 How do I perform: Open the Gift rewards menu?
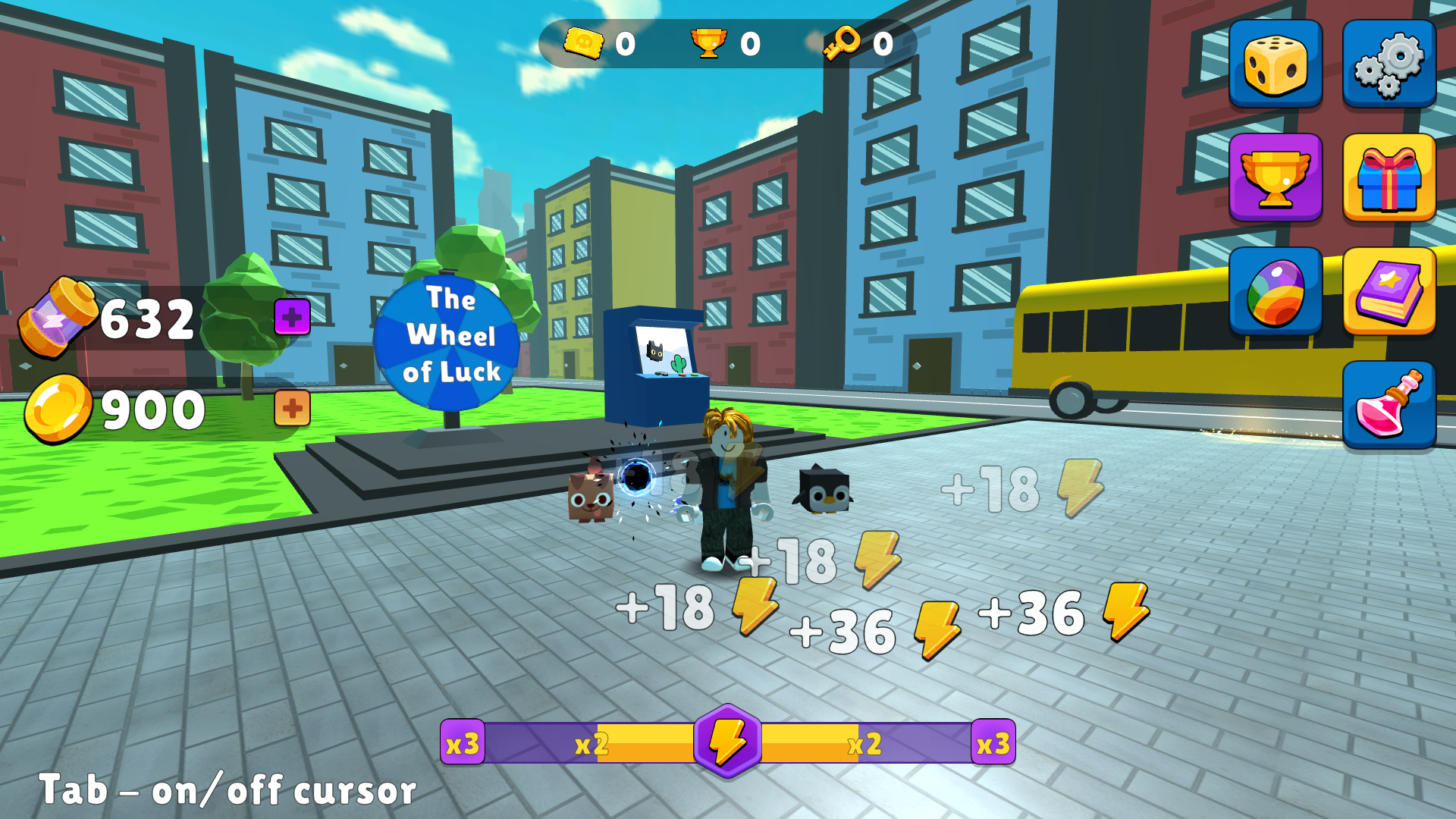(1390, 177)
